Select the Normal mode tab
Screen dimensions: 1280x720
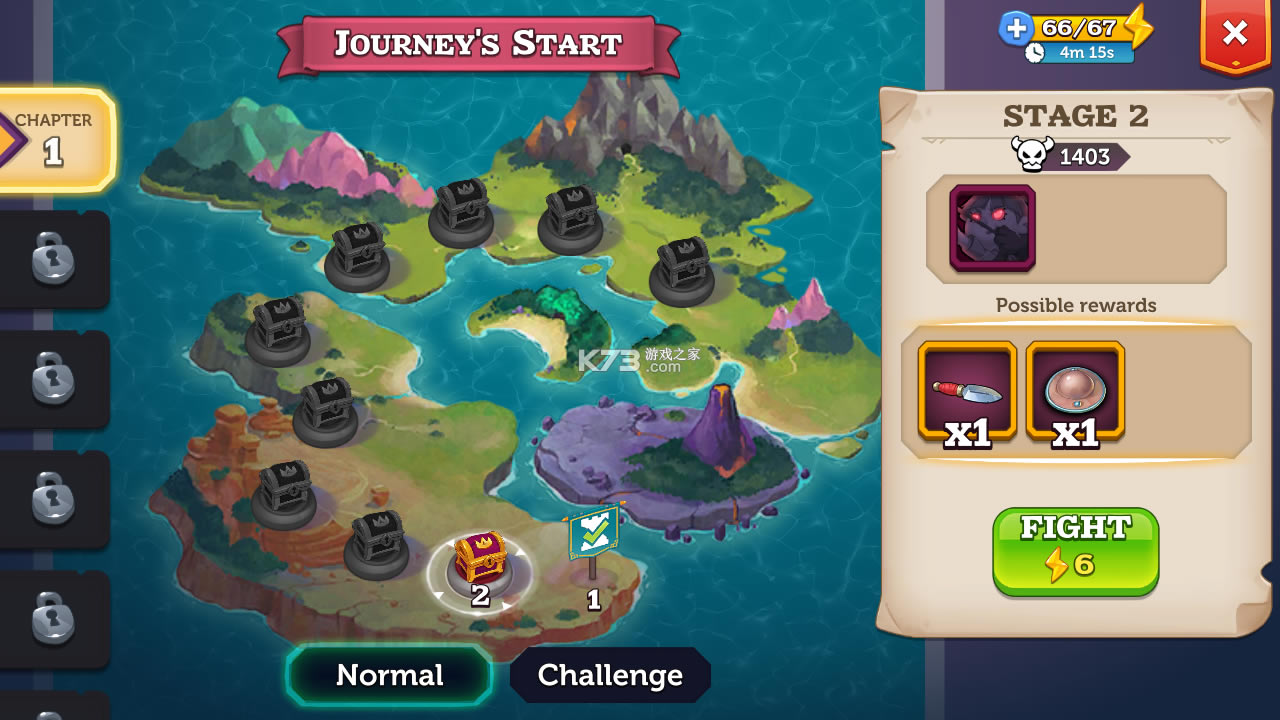coord(389,675)
